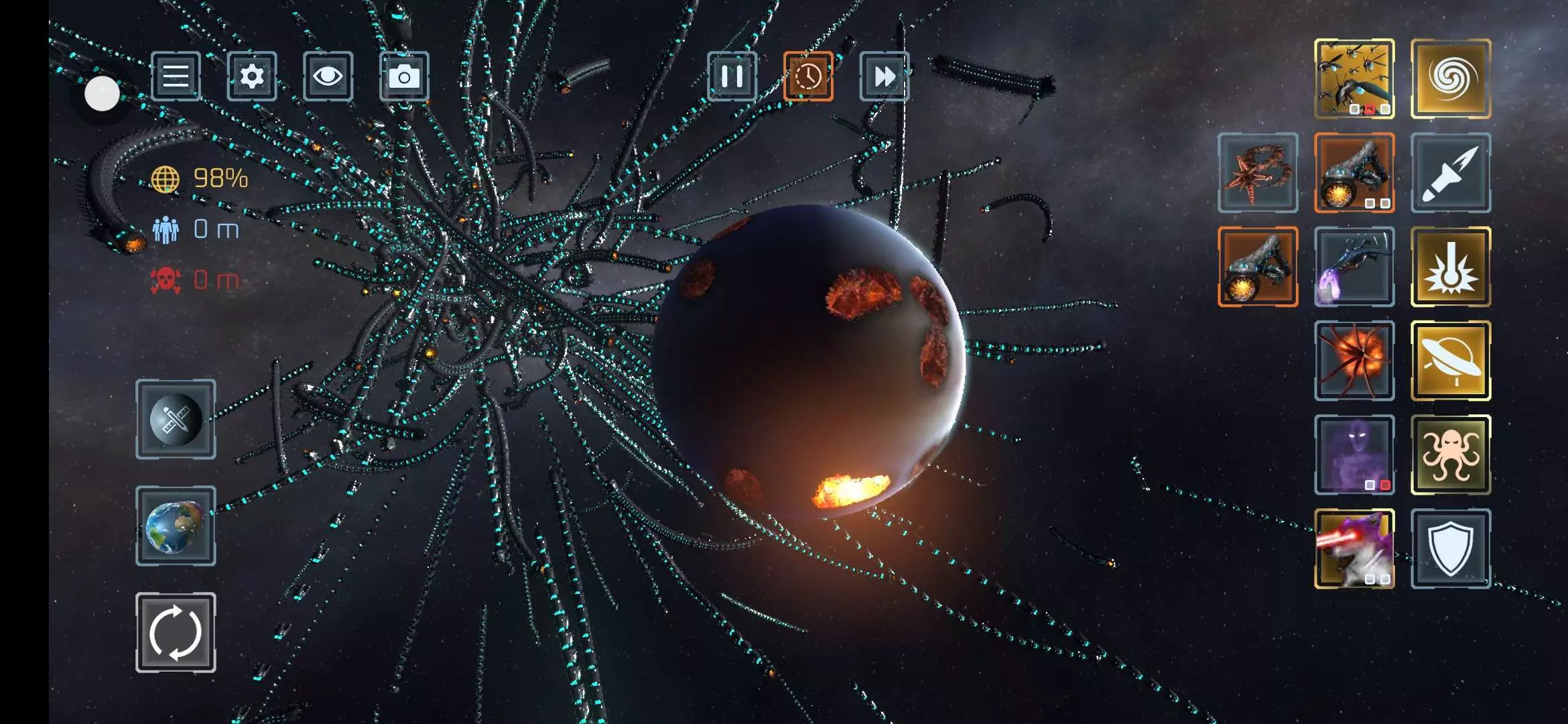Fast-forward the simulation speed
Viewport: 1568px width, 724px height.
(x=885, y=76)
